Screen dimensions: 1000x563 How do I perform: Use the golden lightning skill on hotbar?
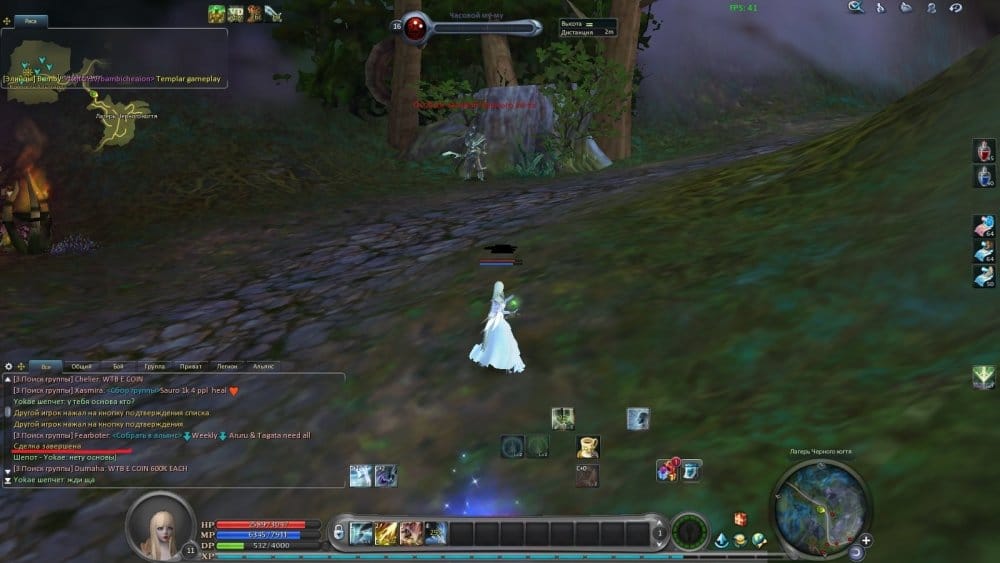386,534
